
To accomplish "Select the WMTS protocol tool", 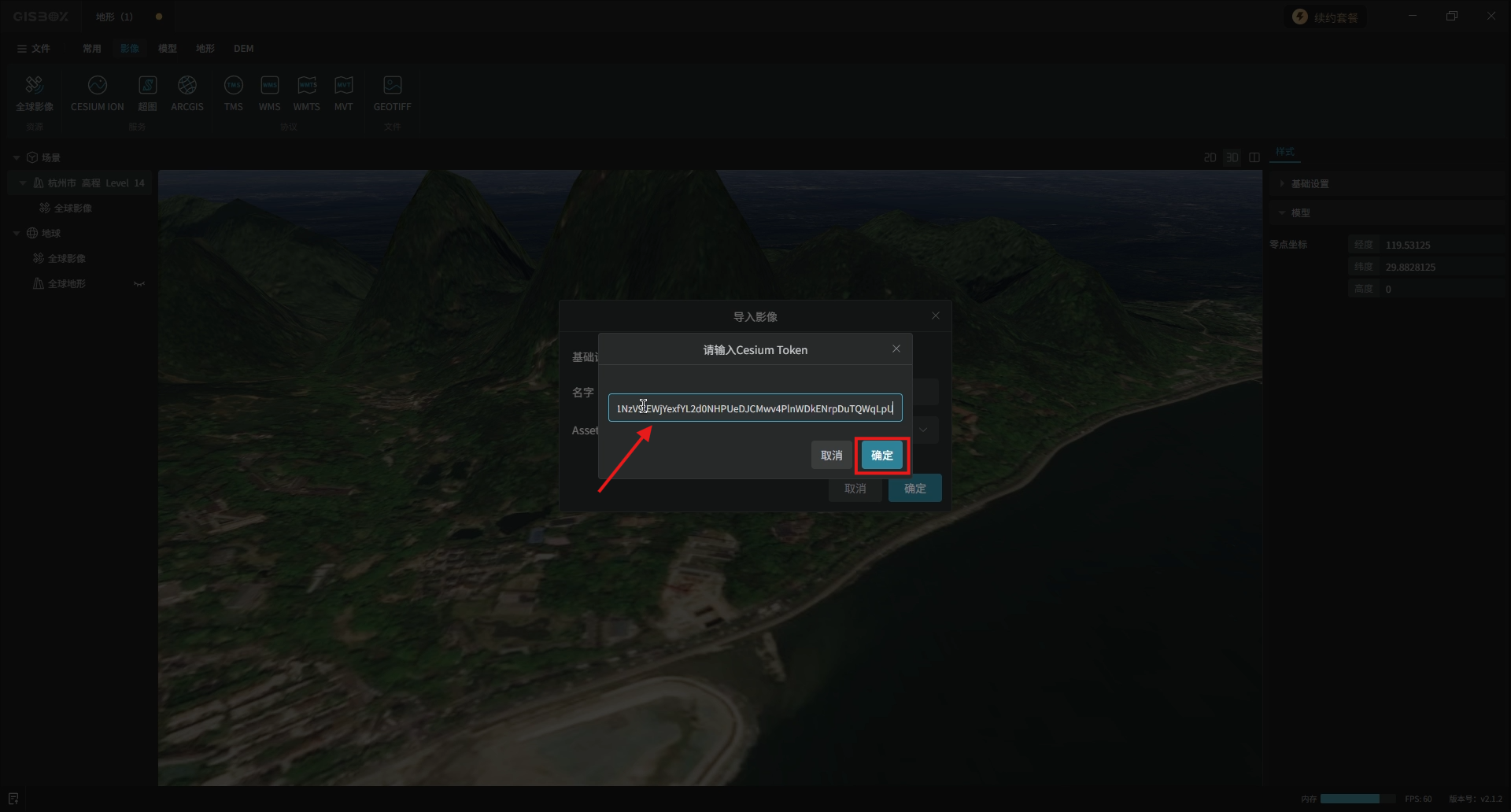I will click(306, 93).
